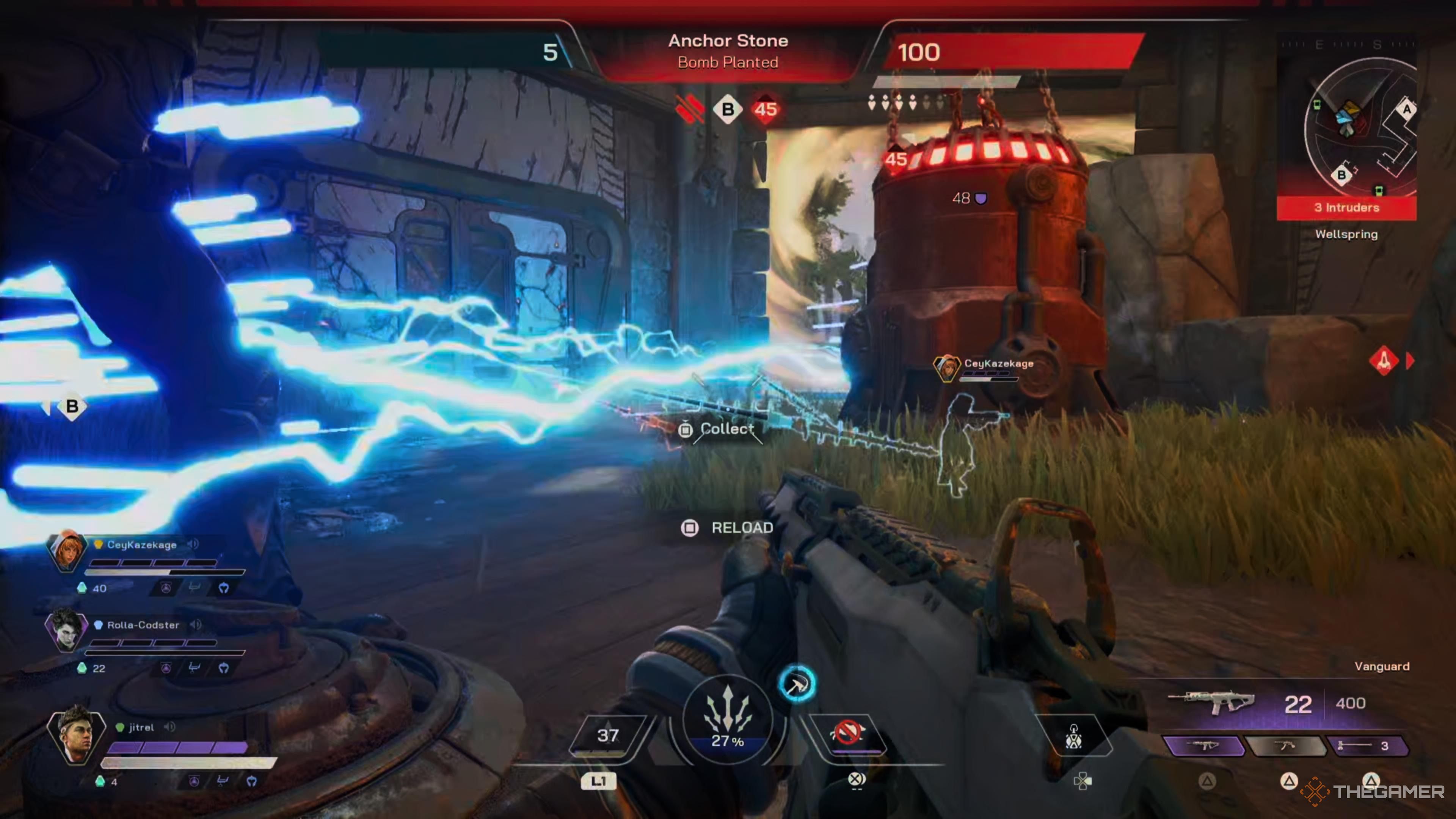This screenshot has height=819, width=1456.
Task: Select the ability slot showing 37
Action: tap(607, 735)
